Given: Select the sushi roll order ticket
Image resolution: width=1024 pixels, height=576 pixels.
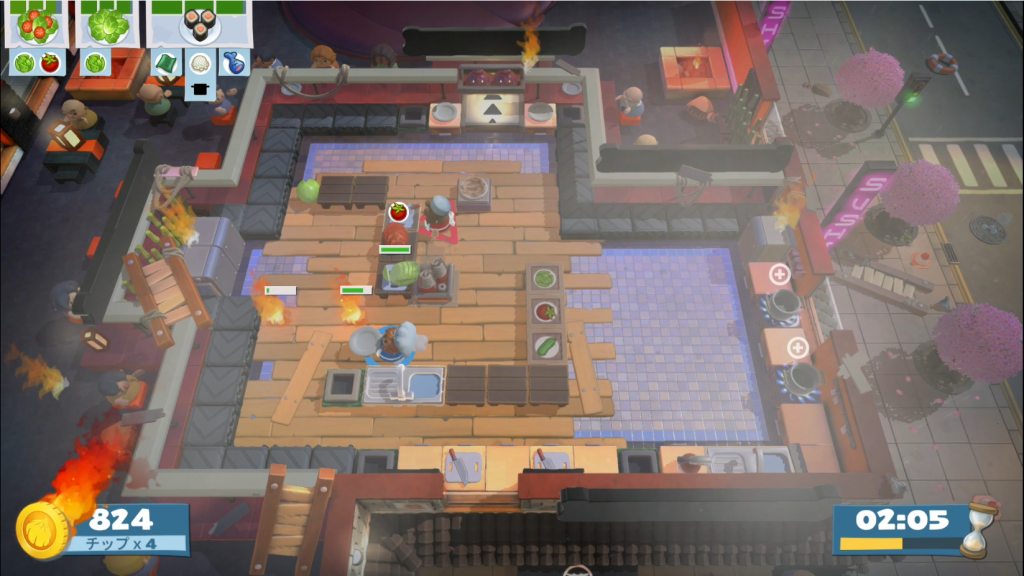Looking at the screenshot, I should pos(200,25).
